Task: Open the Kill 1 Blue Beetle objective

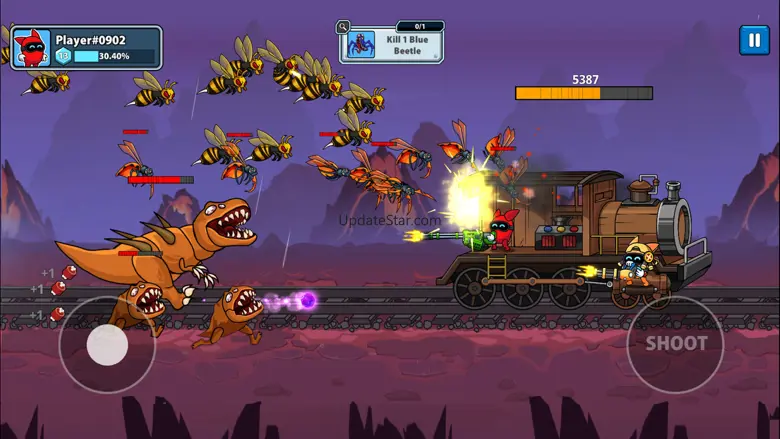Action: pyautogui.click(x=393, y=45)
